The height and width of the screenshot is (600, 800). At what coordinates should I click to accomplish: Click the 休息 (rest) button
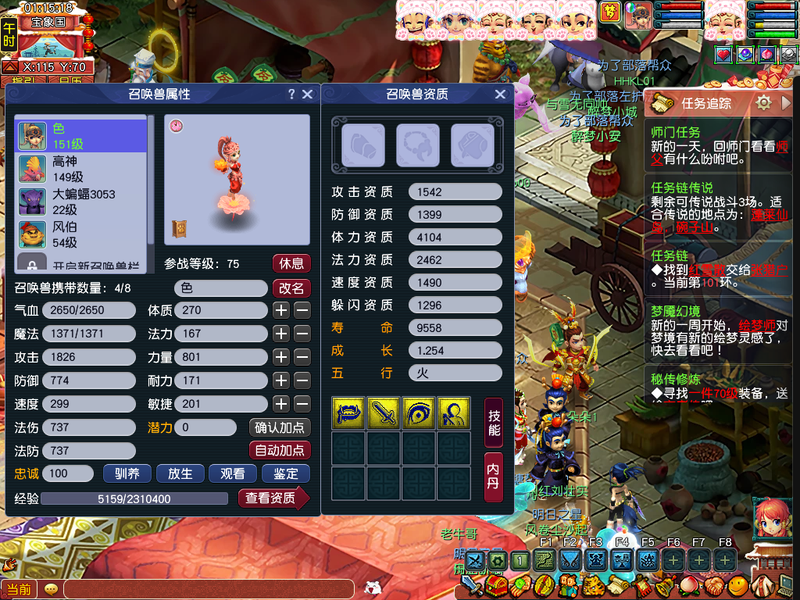[x=291, y=264]
